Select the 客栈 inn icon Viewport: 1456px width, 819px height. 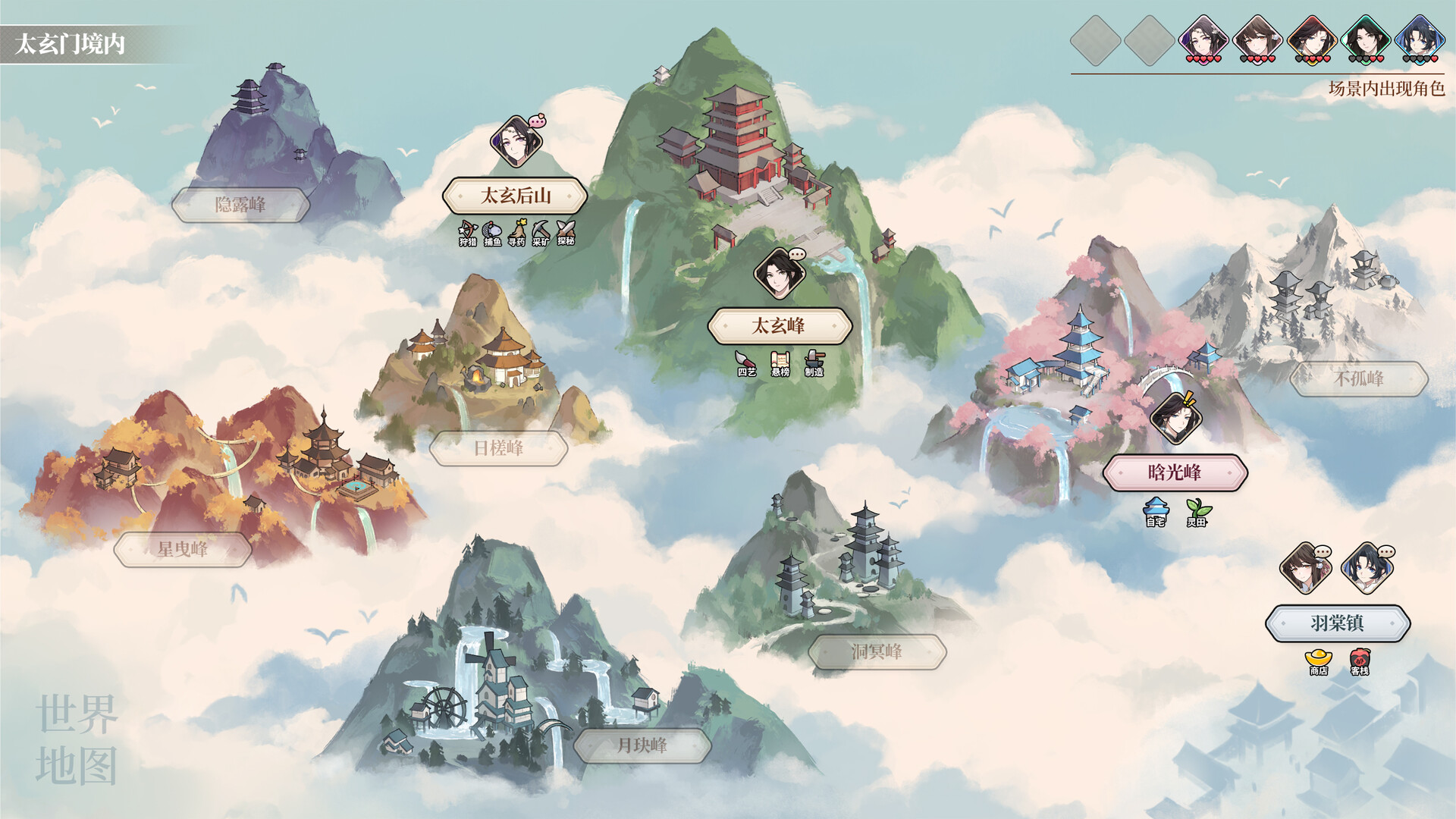point(1360,659)
